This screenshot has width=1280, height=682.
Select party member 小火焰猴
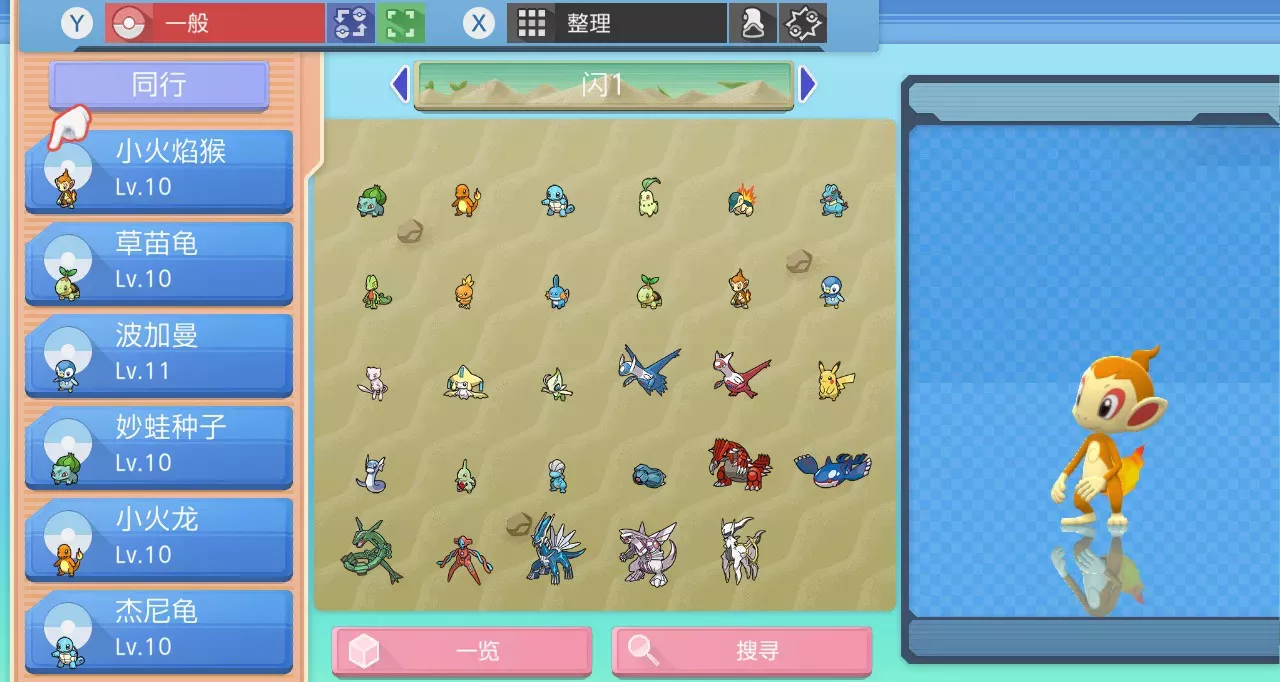click(x=160, y=170)
